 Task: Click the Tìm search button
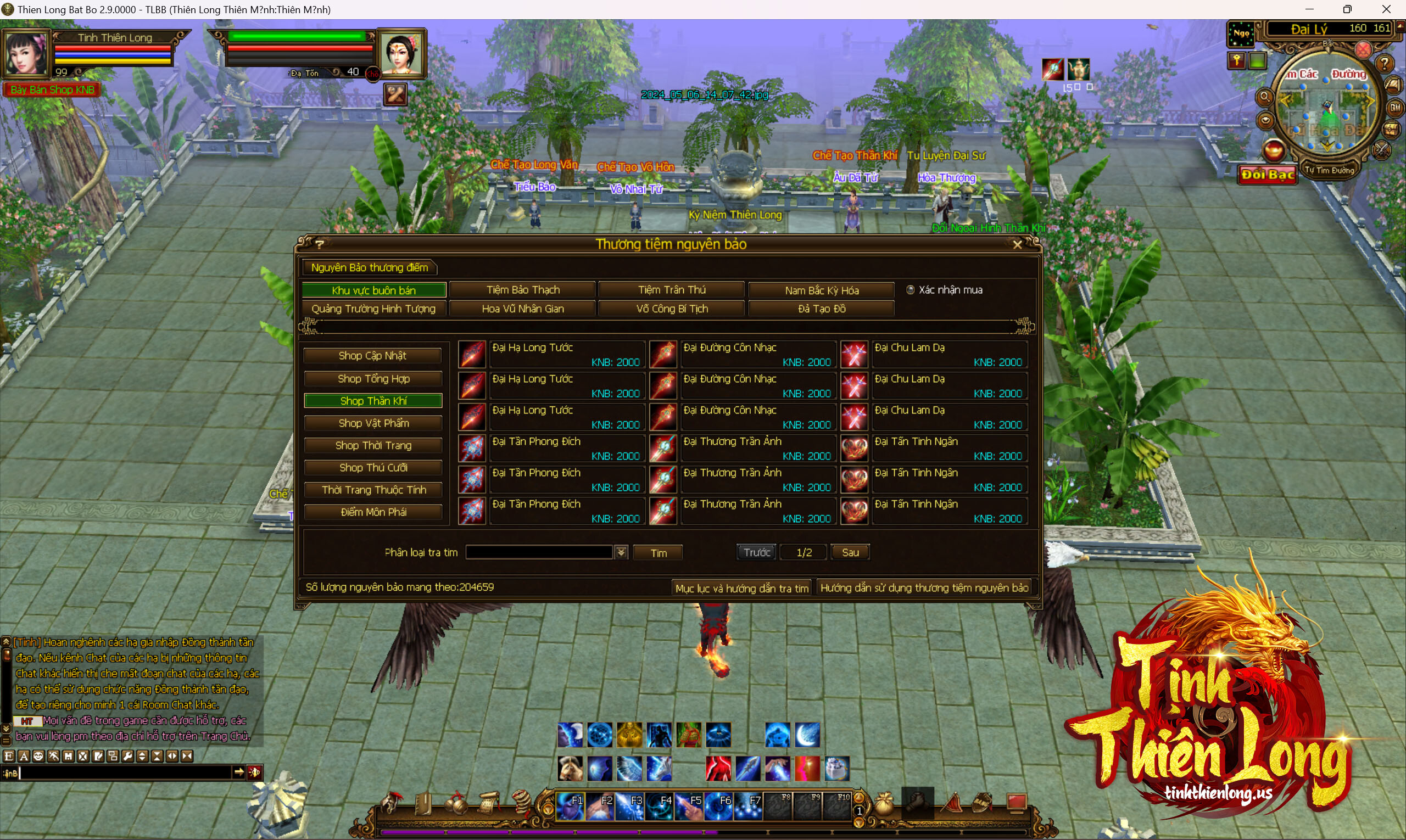[x=658, y=553]
